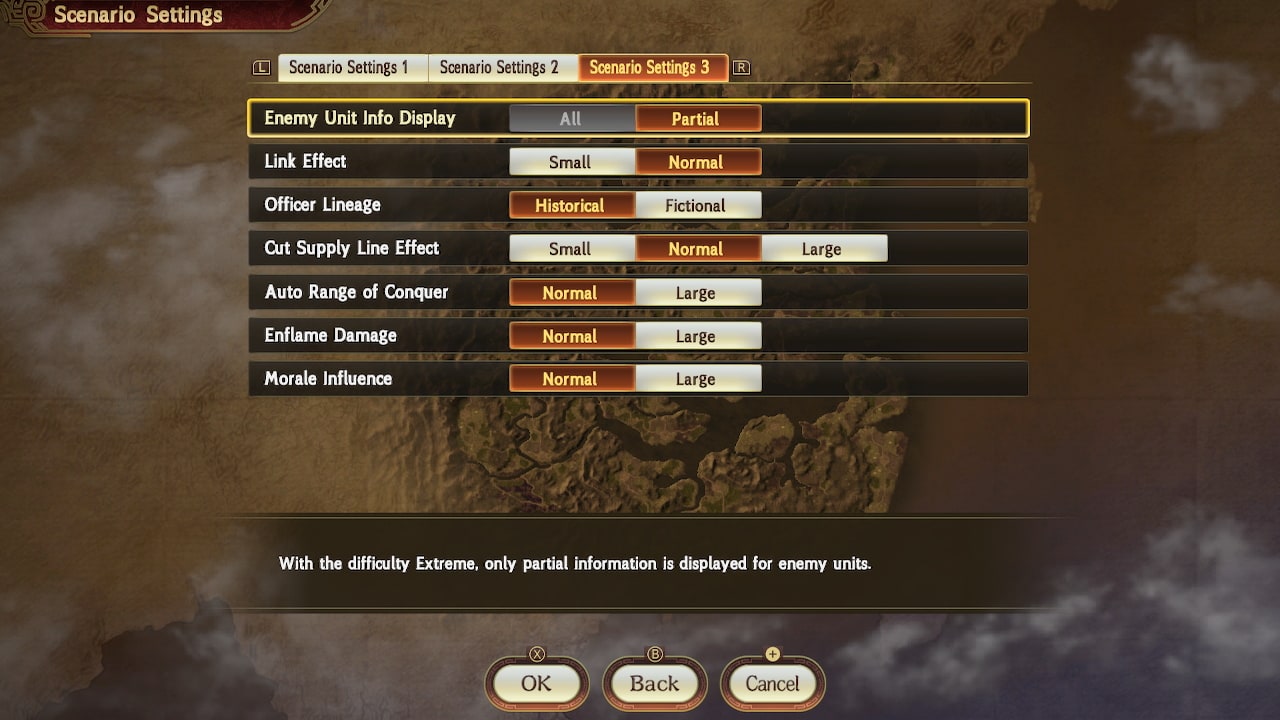
Task: Switch to the Scenario Settings 1 tab
Action: tap(351, 67)
